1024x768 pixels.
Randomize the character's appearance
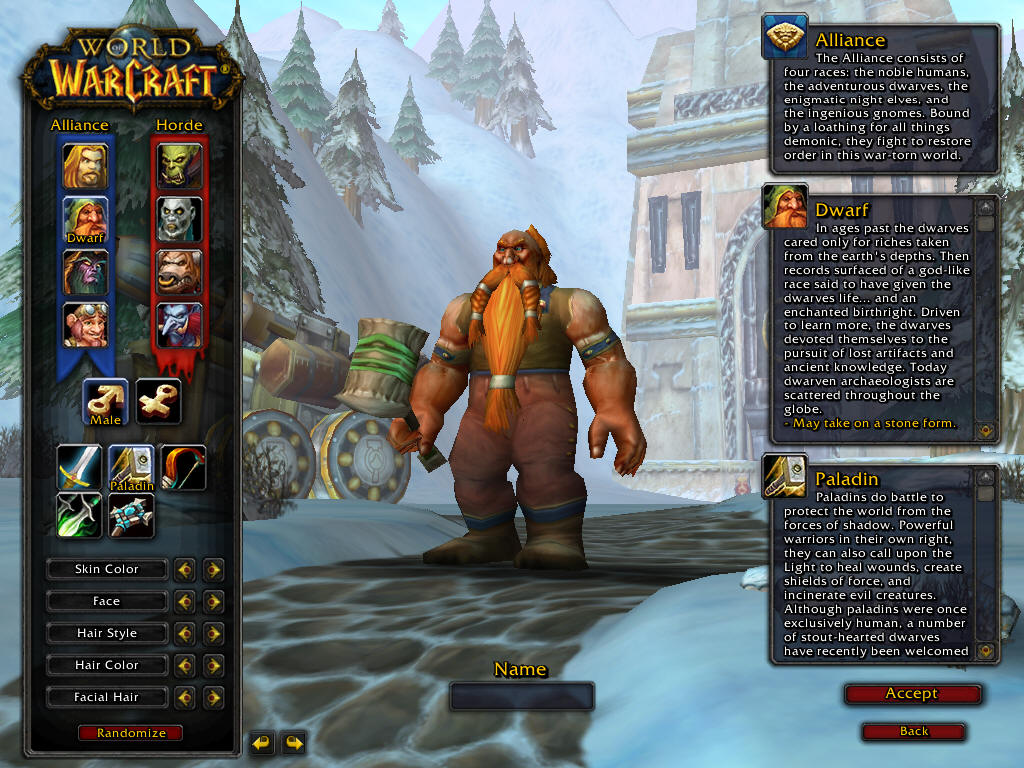131,733
